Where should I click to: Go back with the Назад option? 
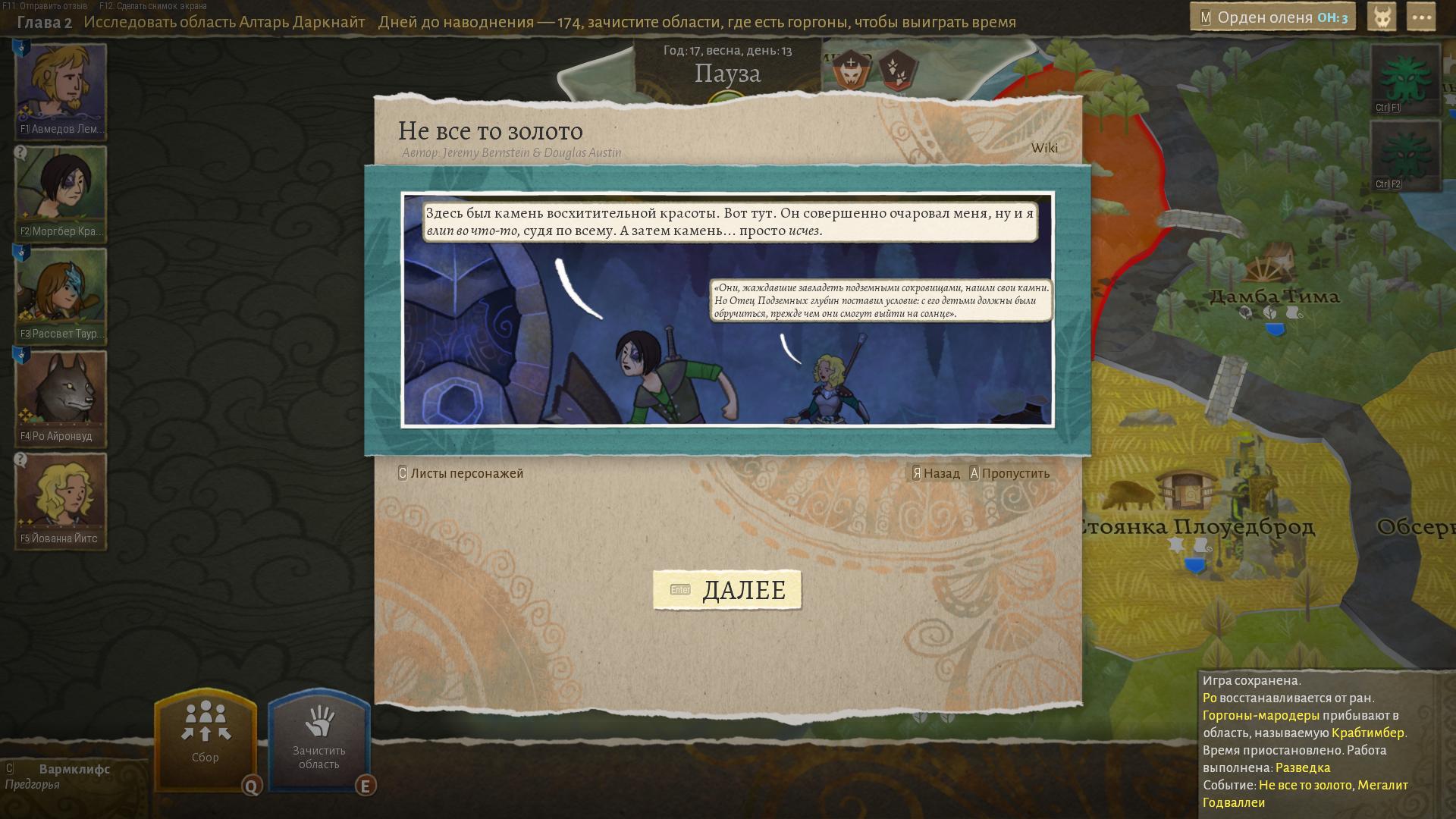[936, 473]
